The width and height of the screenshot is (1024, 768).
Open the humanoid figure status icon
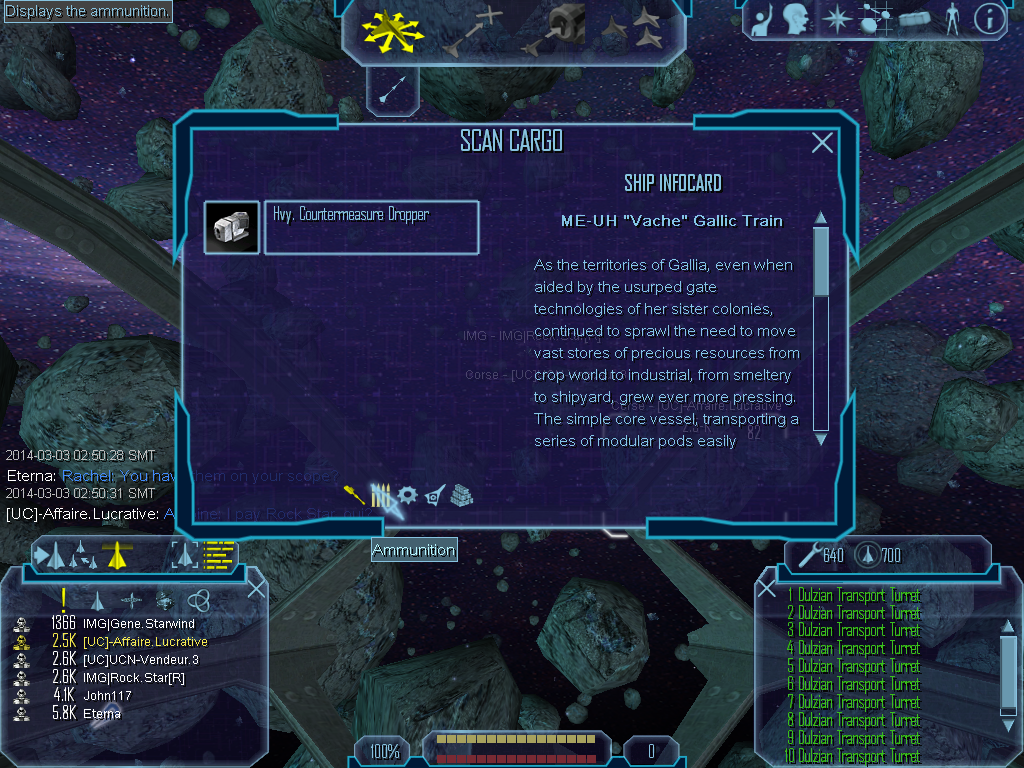[952, 19]
